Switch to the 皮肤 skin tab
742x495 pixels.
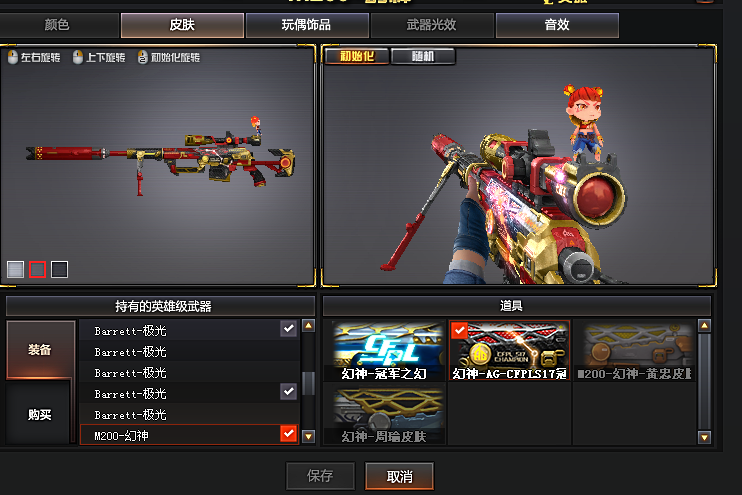(x=182, y=25)
